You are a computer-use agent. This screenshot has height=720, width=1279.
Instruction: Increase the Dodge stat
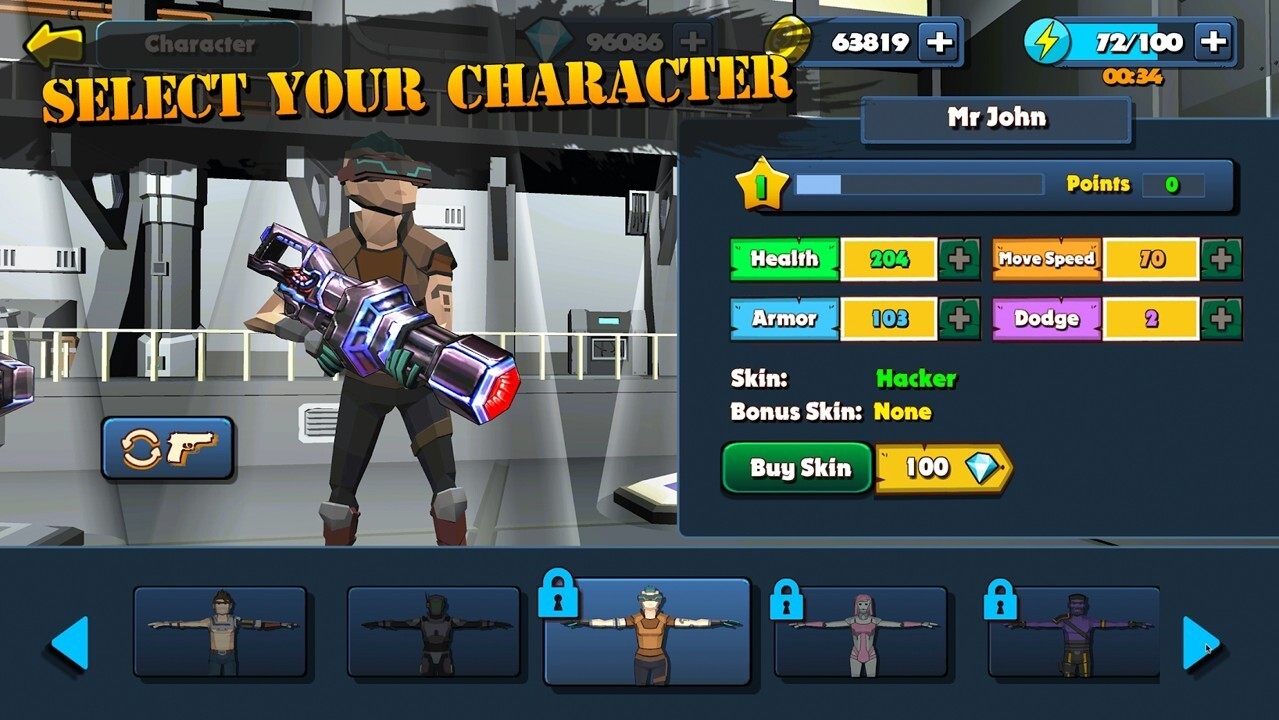(x=1221, y=319)
